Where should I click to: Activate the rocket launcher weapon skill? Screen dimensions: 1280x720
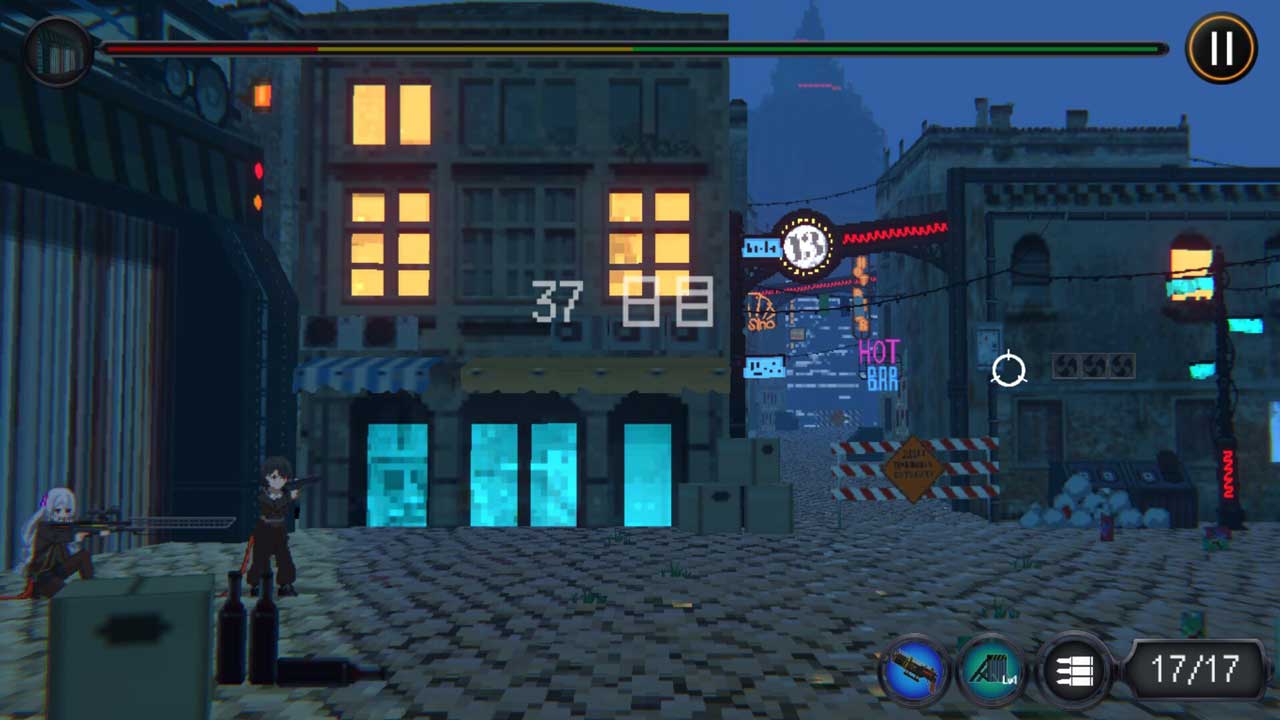coord(913,668)
